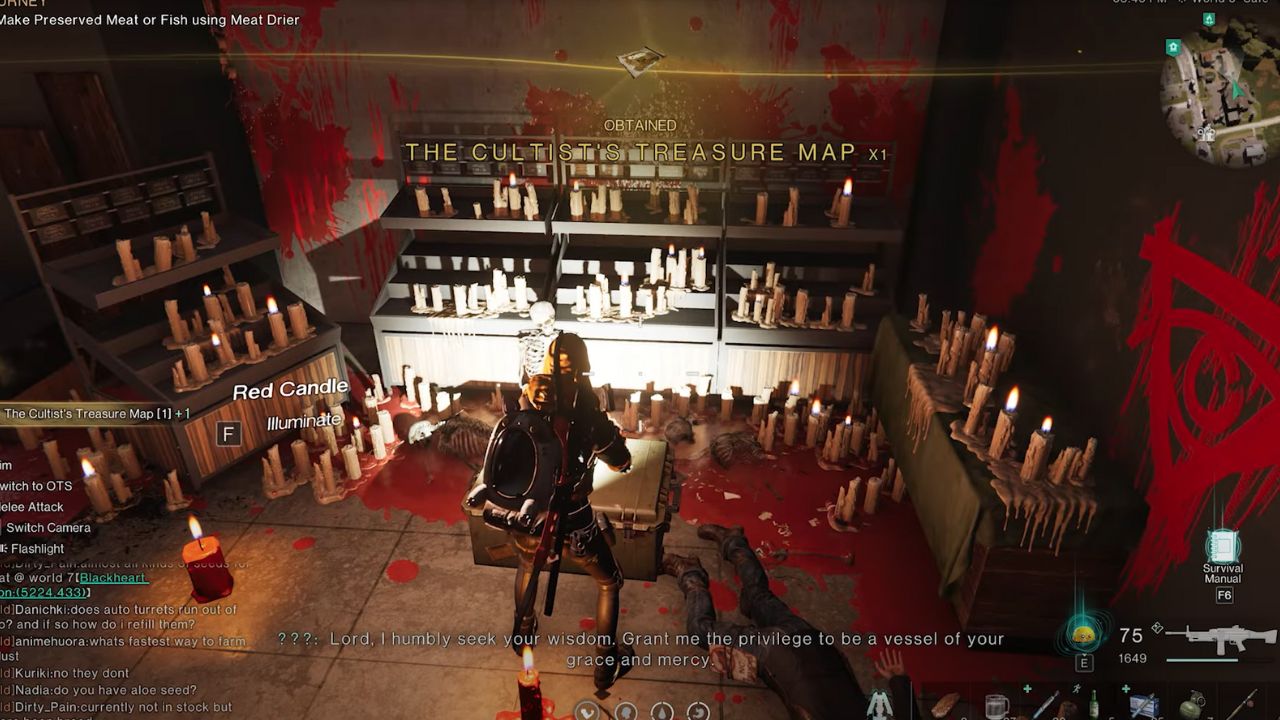Select the bread hotbar slot

pyautogui.click(x=945, y=706)
